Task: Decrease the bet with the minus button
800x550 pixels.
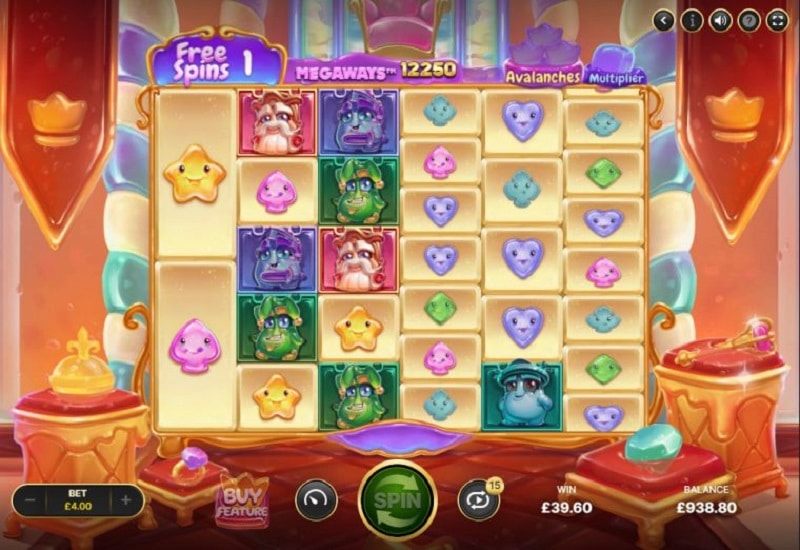Action: [31, 500]
